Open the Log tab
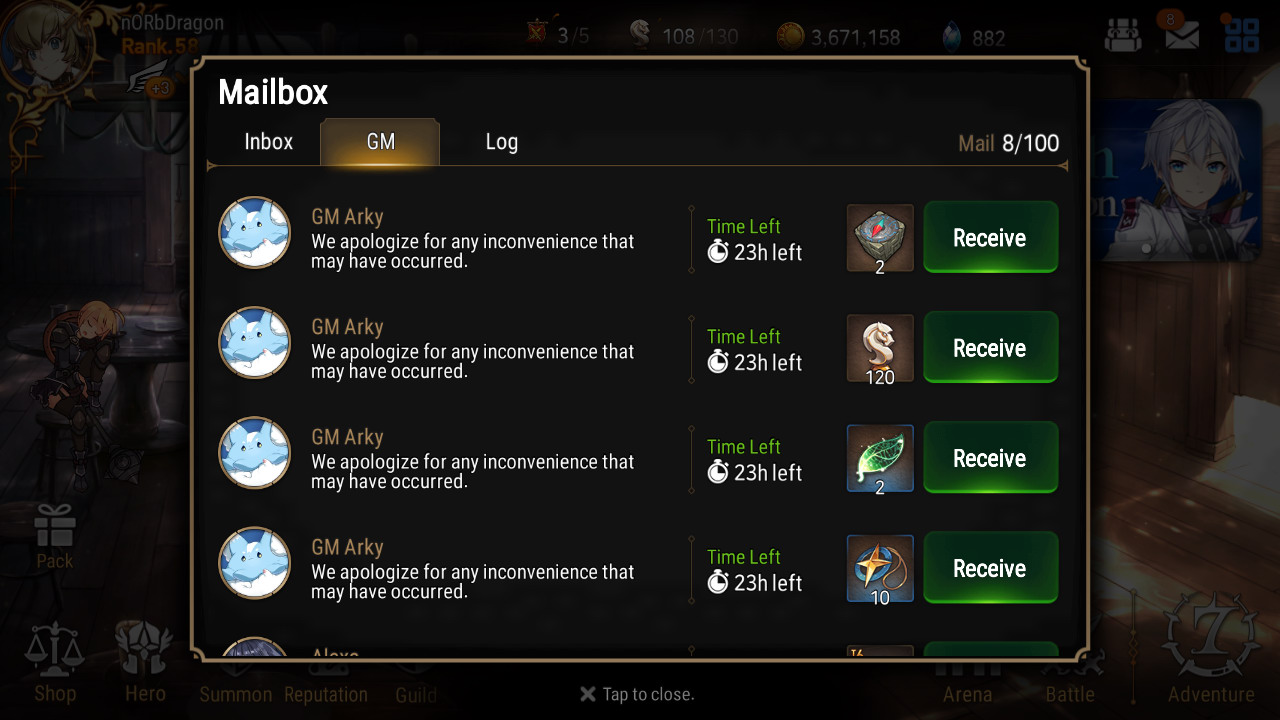Viewport: 1280px width, 720px height. point(501,142)
